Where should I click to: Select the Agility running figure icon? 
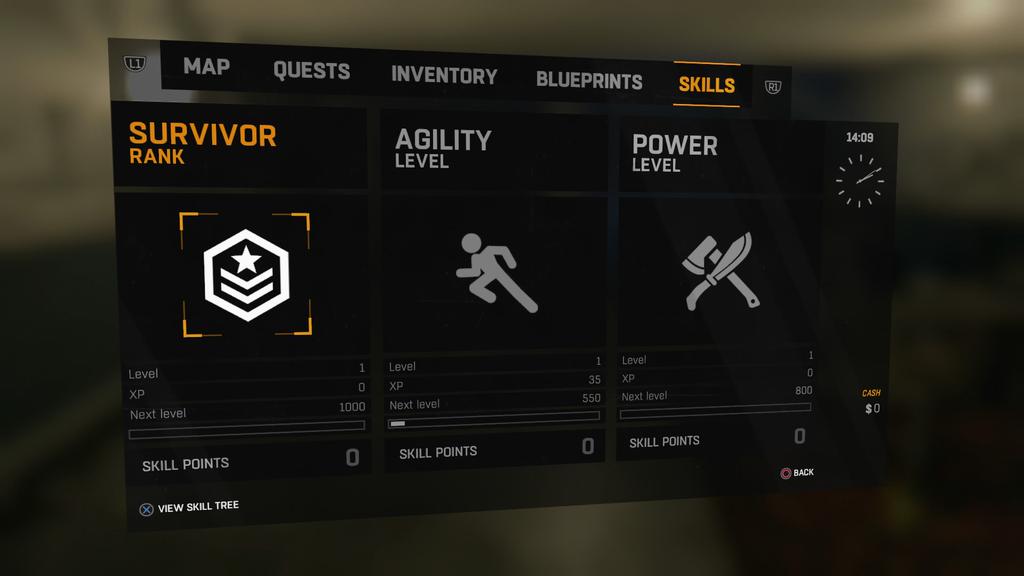(496, 272)
